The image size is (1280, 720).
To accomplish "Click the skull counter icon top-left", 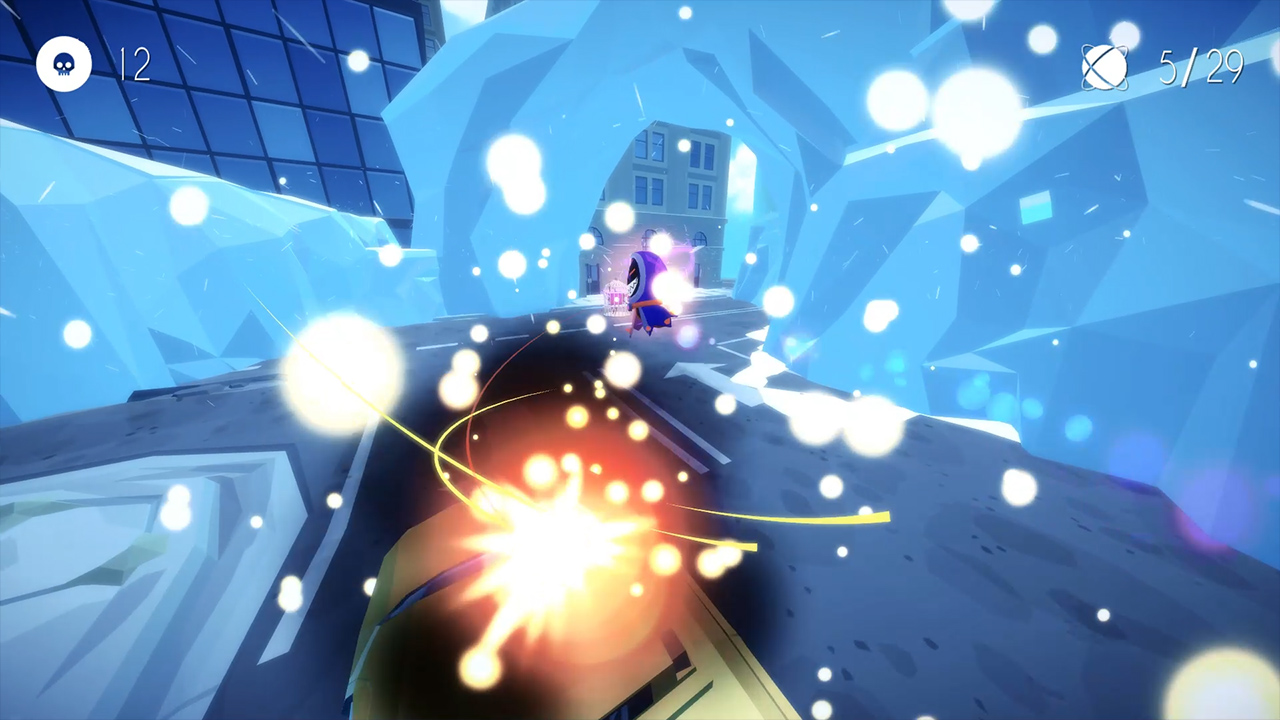I will click(x=64, y=64).
